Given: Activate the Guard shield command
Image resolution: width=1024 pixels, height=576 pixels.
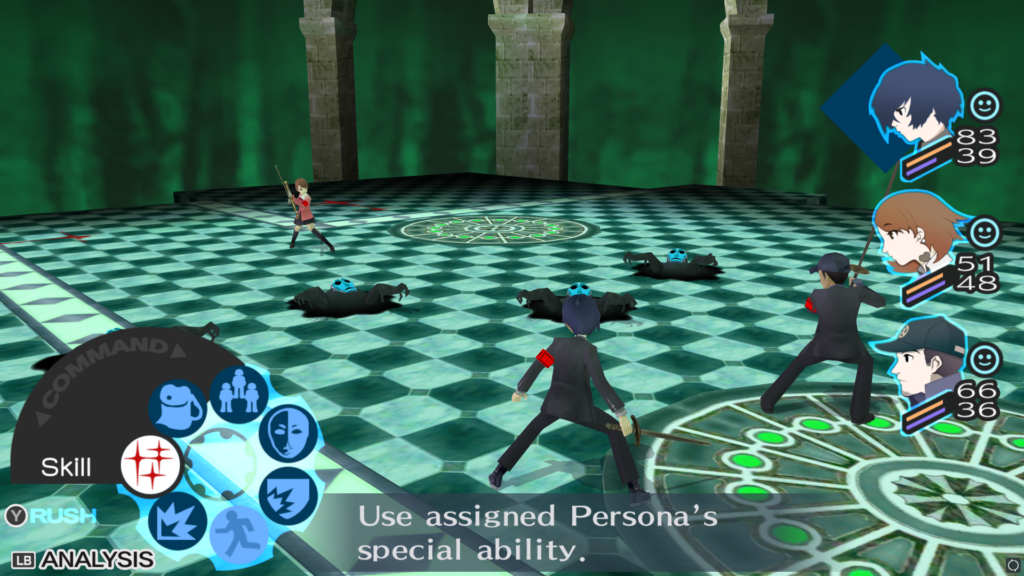Looking at the screenshot, I should pos(288,495).
